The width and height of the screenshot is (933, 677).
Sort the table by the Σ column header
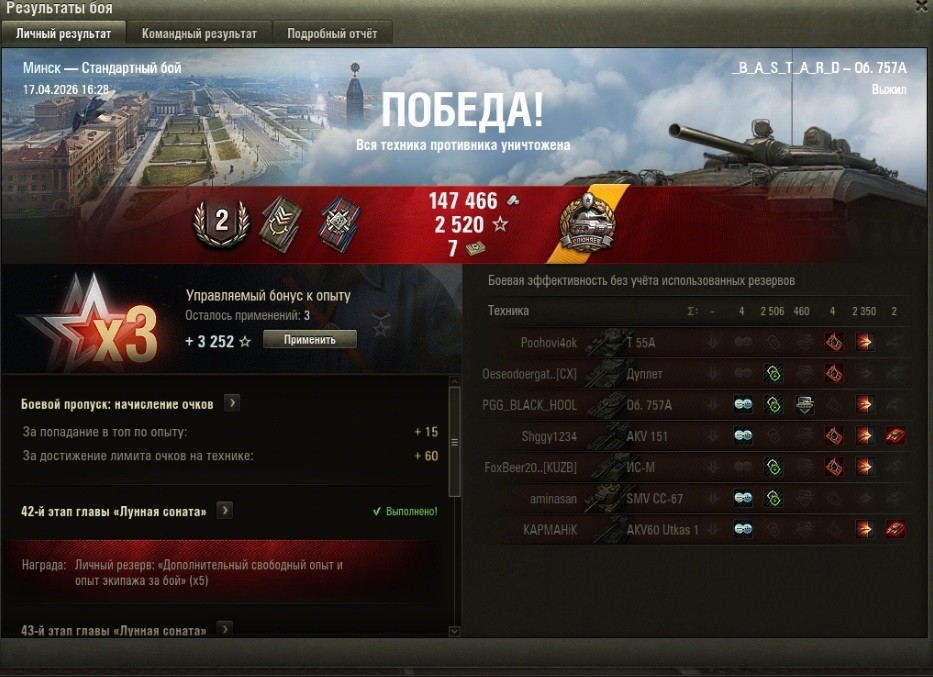point(692,311)
